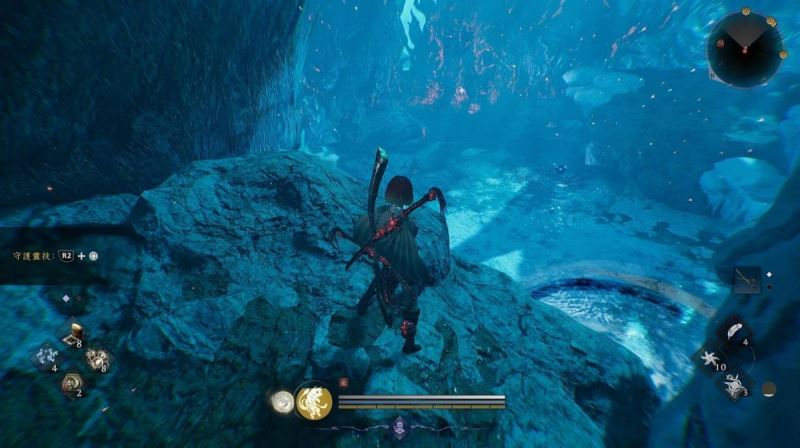Viewport: 800px width, 448px height.
Task: Choose the caltrop item with count 3
Action: coord(734,382)
